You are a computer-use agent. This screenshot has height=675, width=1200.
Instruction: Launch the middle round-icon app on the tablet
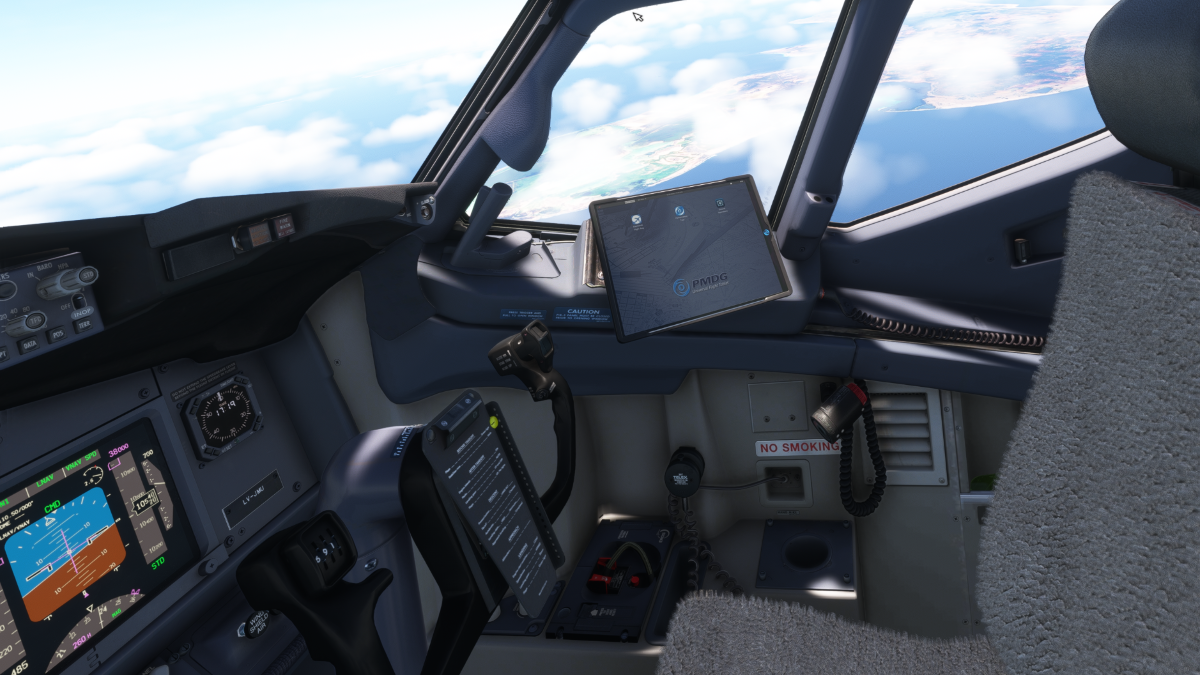click(x=679, y=210)
